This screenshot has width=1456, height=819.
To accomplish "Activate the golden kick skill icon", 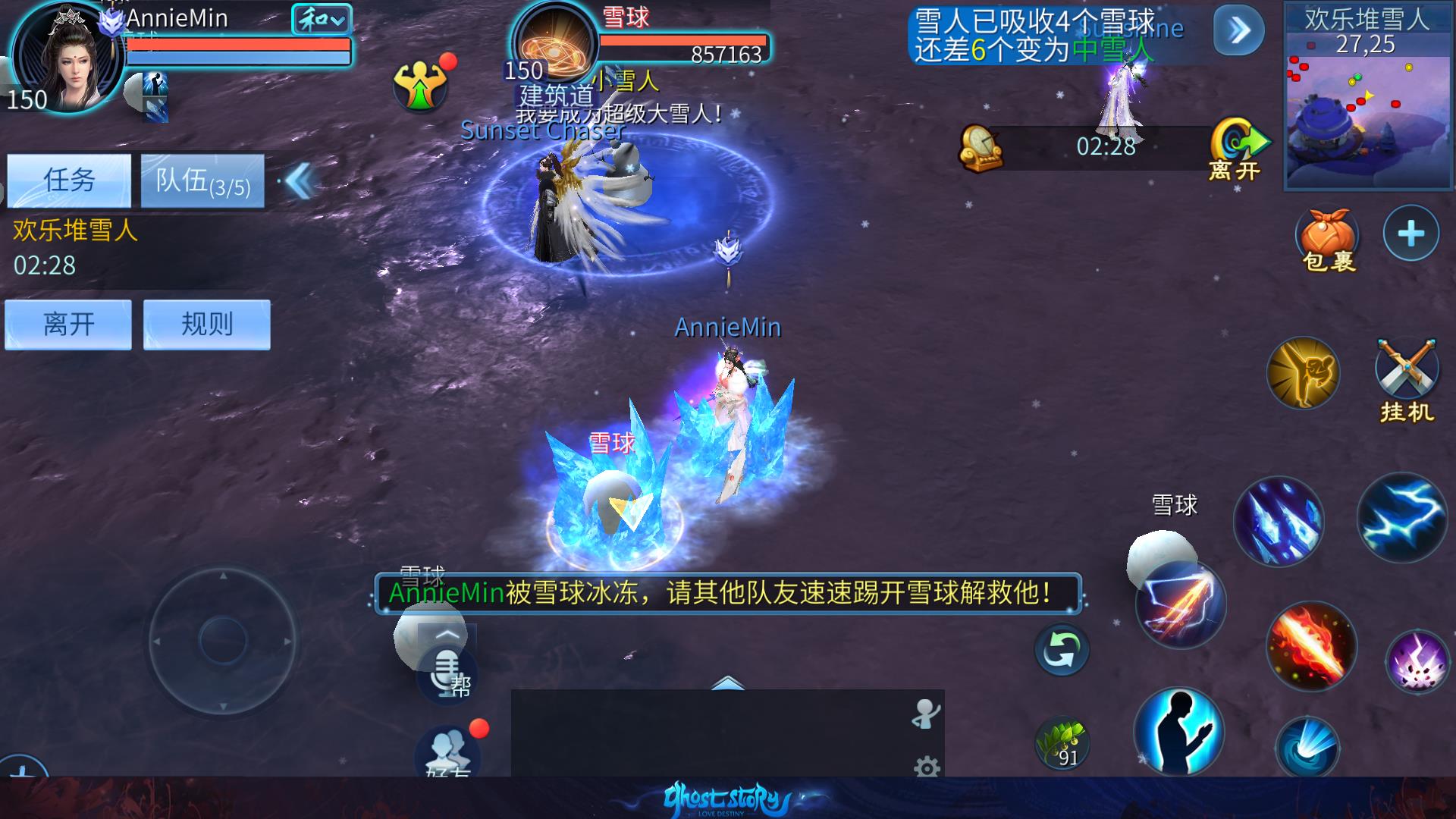I will click(x=1303, y=373).
